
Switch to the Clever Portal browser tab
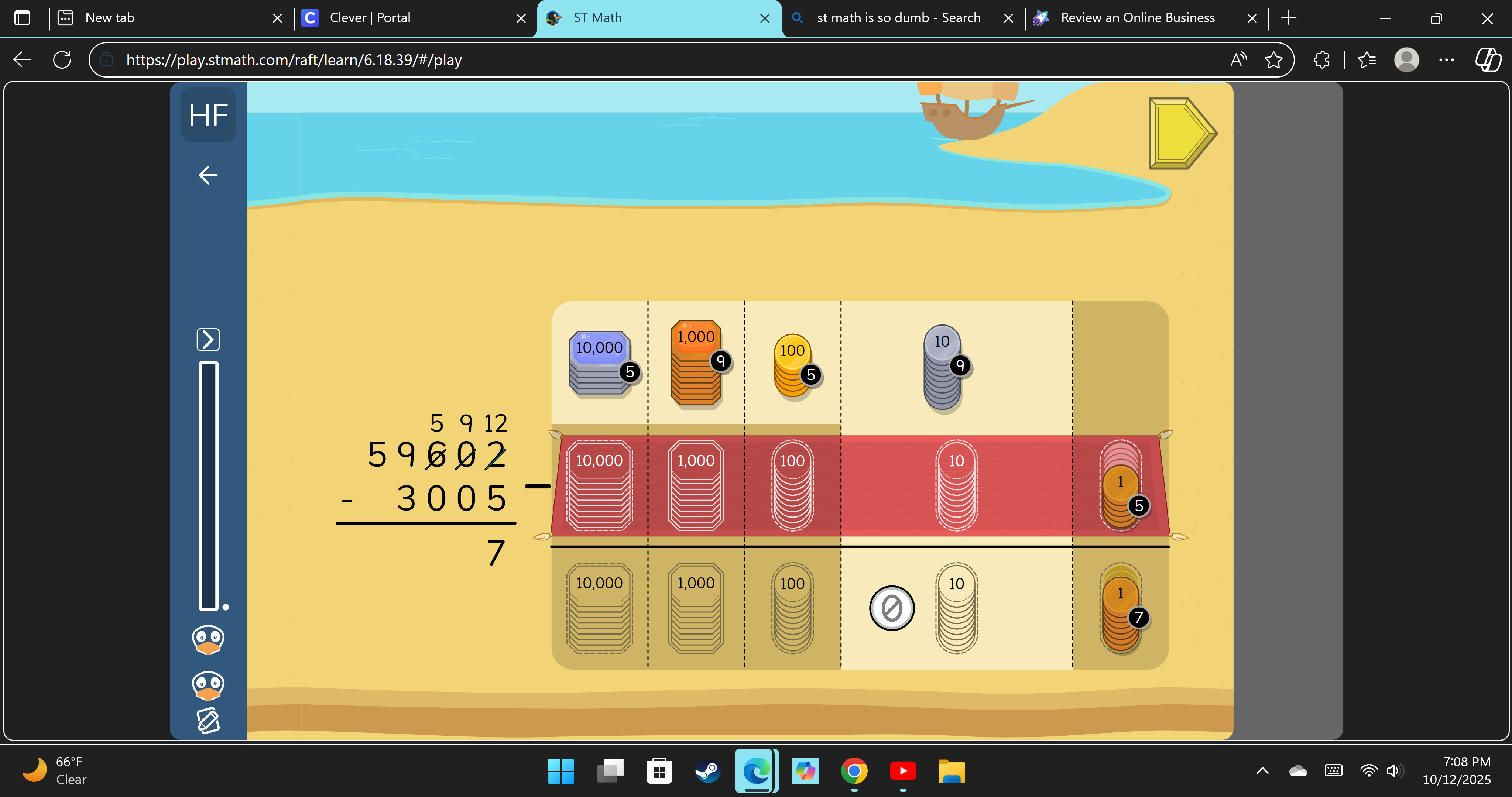point(370,18)
